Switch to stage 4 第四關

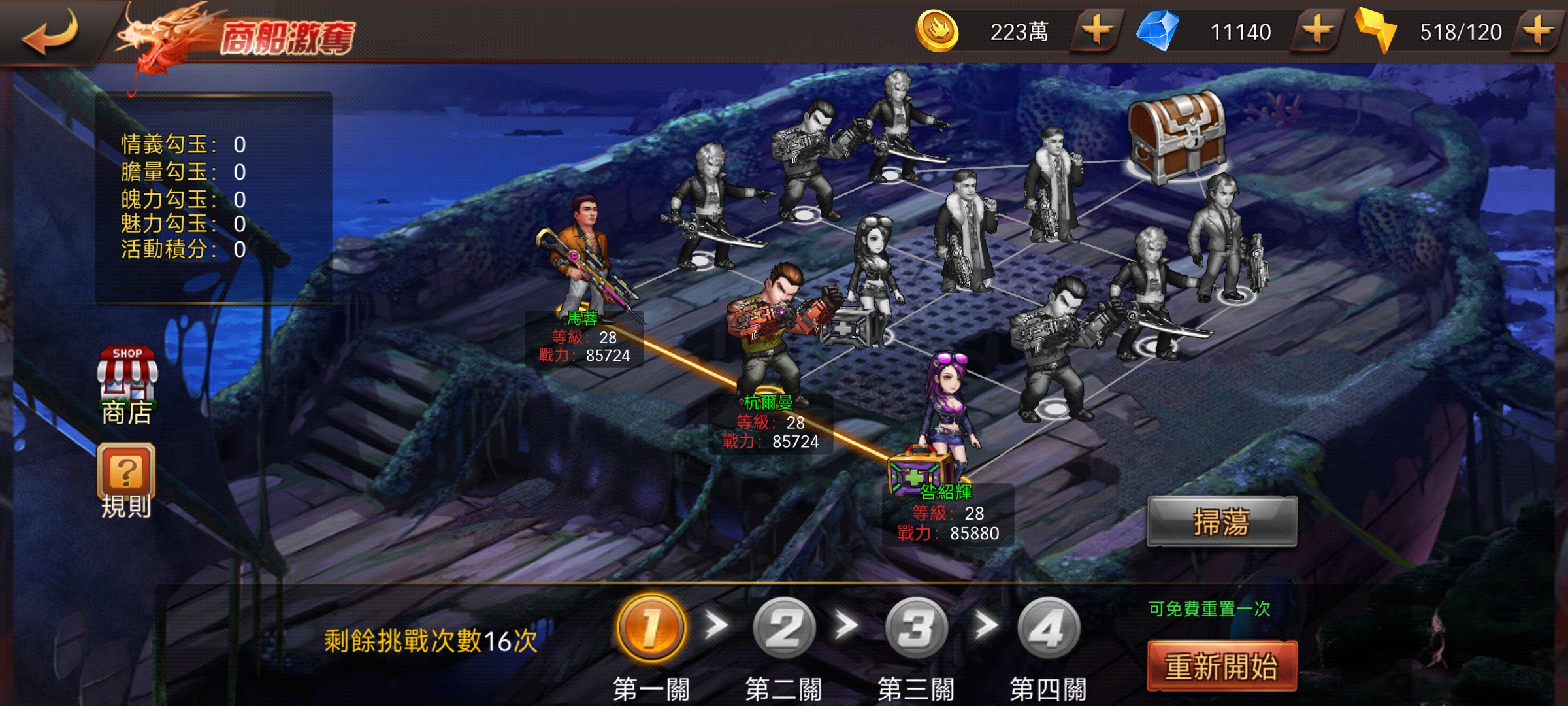tap(1048, 629)
